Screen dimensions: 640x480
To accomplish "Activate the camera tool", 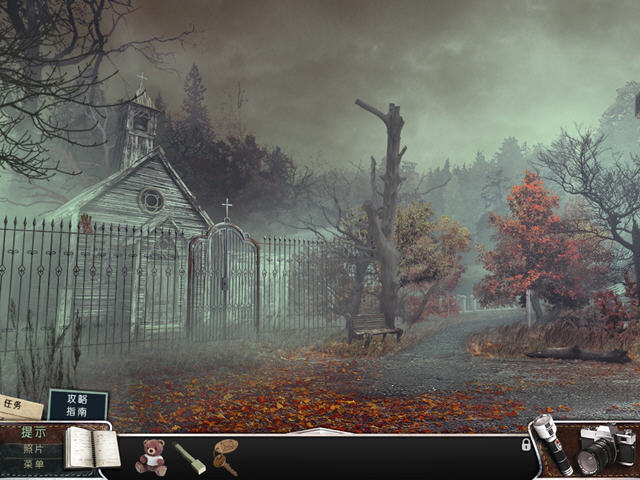I will click(605, 448).
